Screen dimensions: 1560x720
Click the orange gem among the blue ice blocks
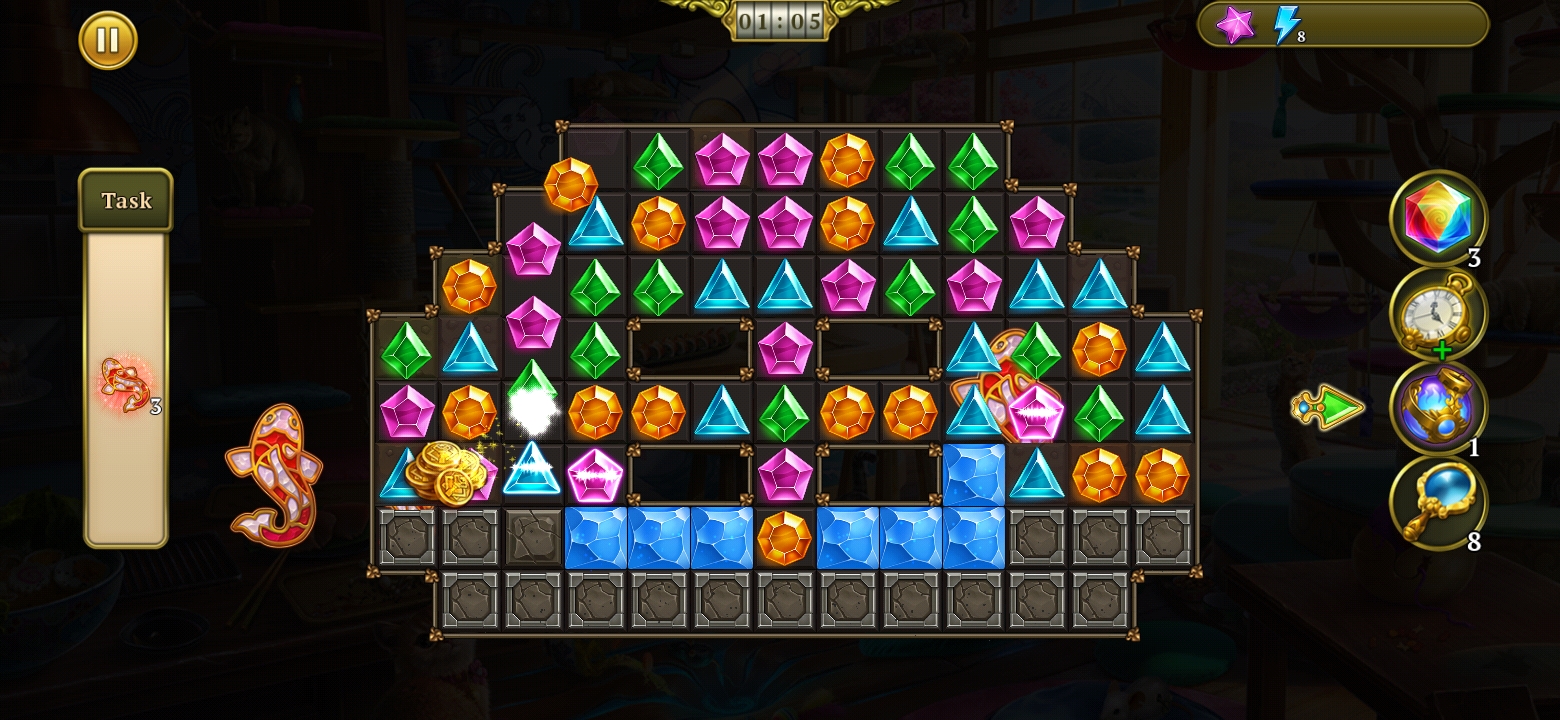click(785, 538)
